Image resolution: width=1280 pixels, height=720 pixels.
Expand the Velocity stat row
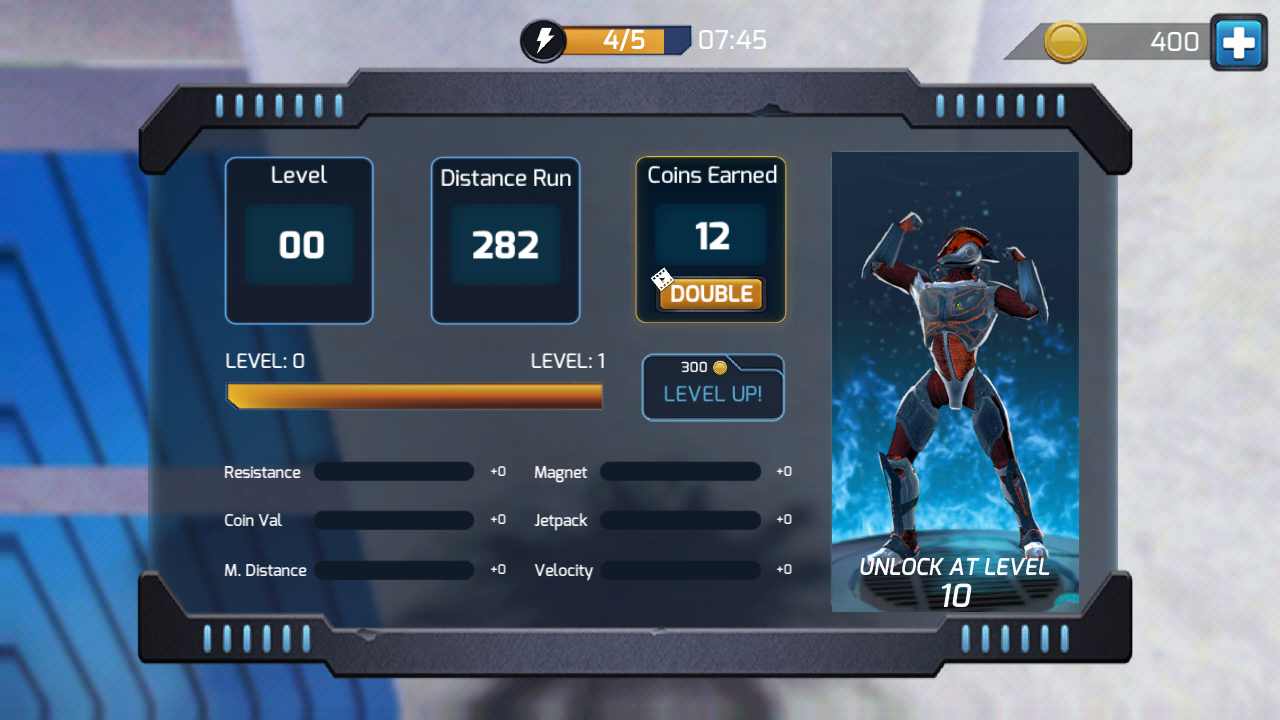click(680, 570)
